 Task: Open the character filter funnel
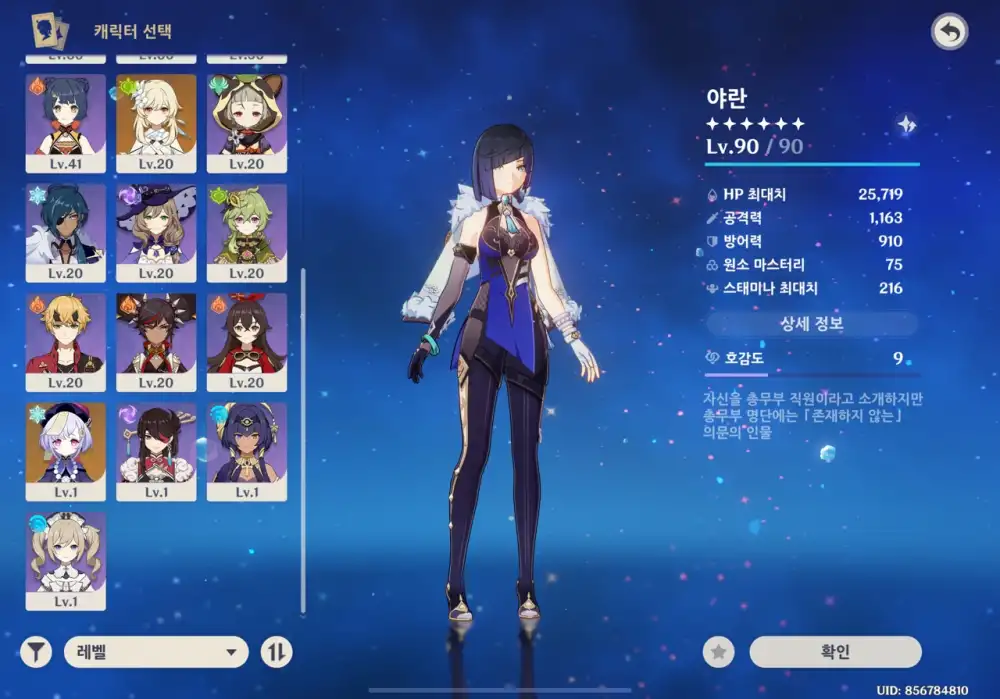pyautogui.click(x=36, y=653)
